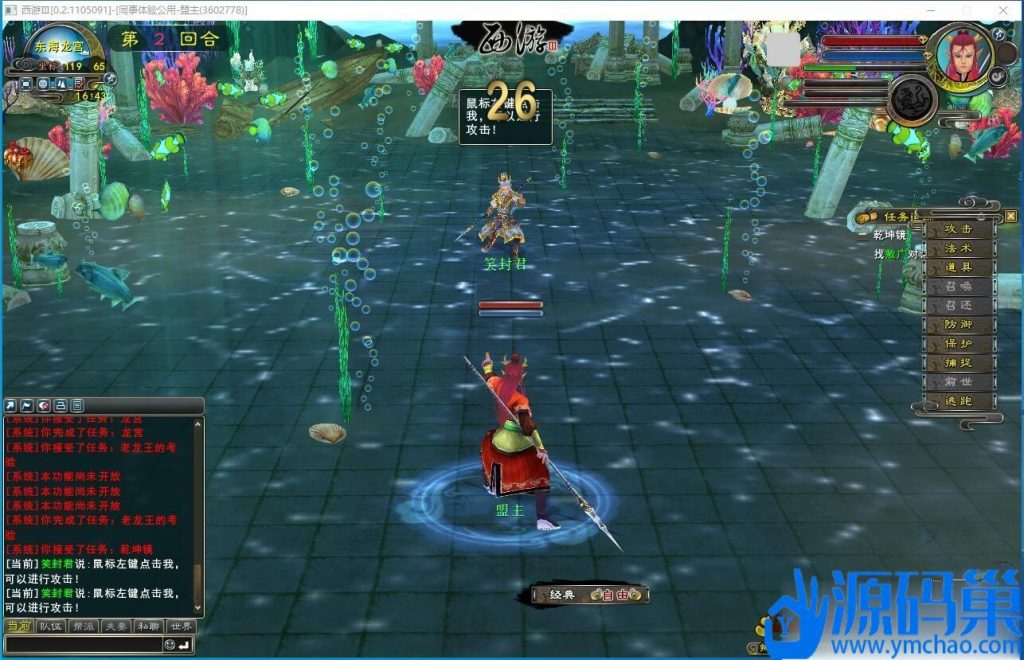Choose 防御 (Defend) command

tap(958, 325)
